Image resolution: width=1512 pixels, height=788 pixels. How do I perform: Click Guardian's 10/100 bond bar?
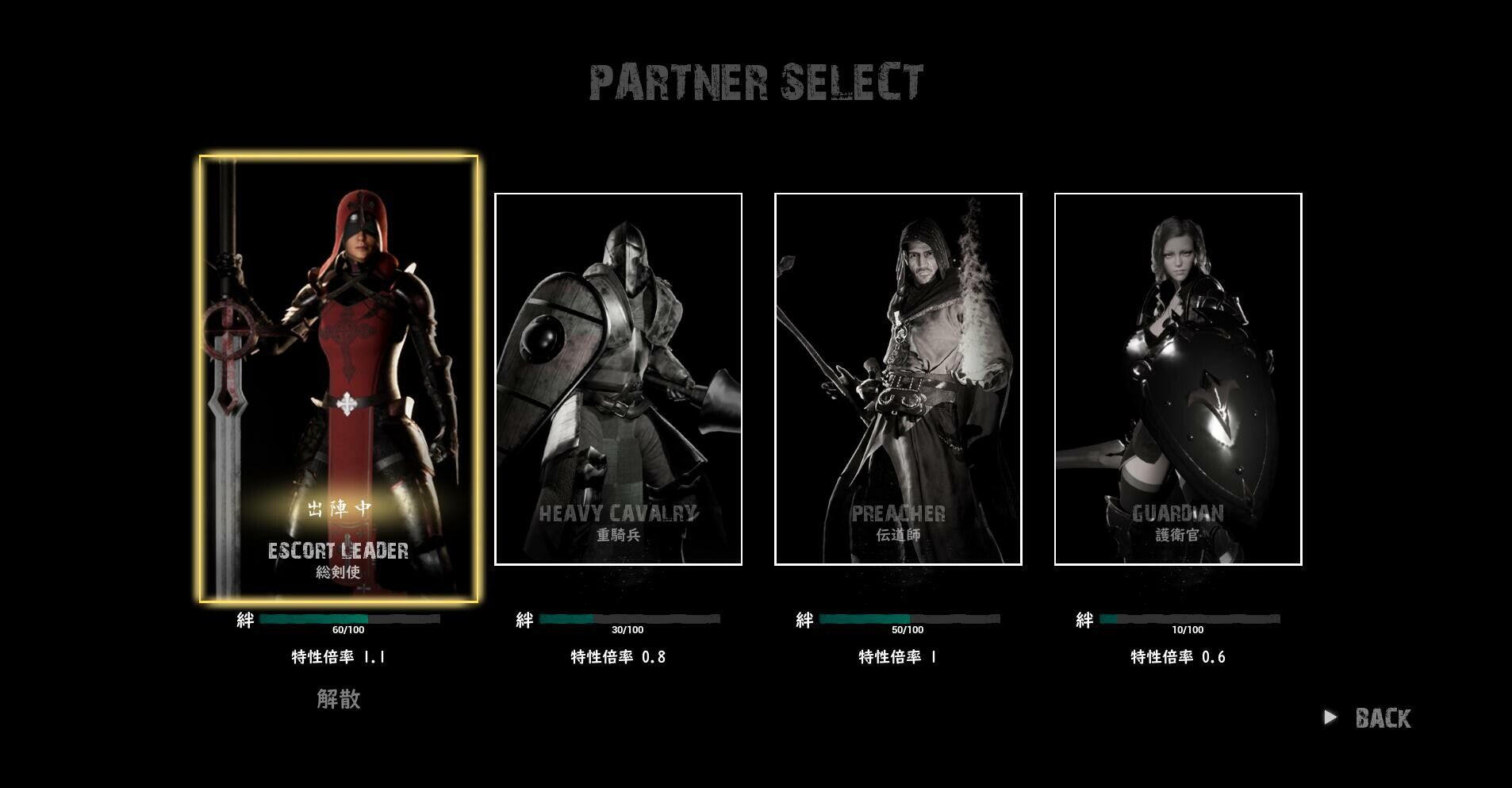tap(1189, 620)
